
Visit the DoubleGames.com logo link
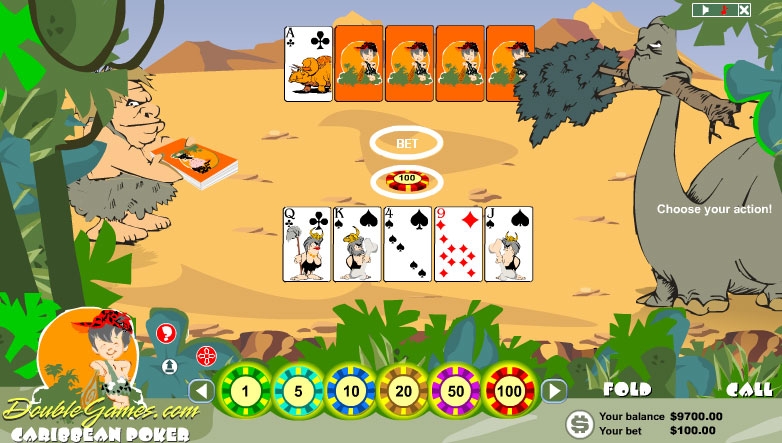tap(95, 408)
